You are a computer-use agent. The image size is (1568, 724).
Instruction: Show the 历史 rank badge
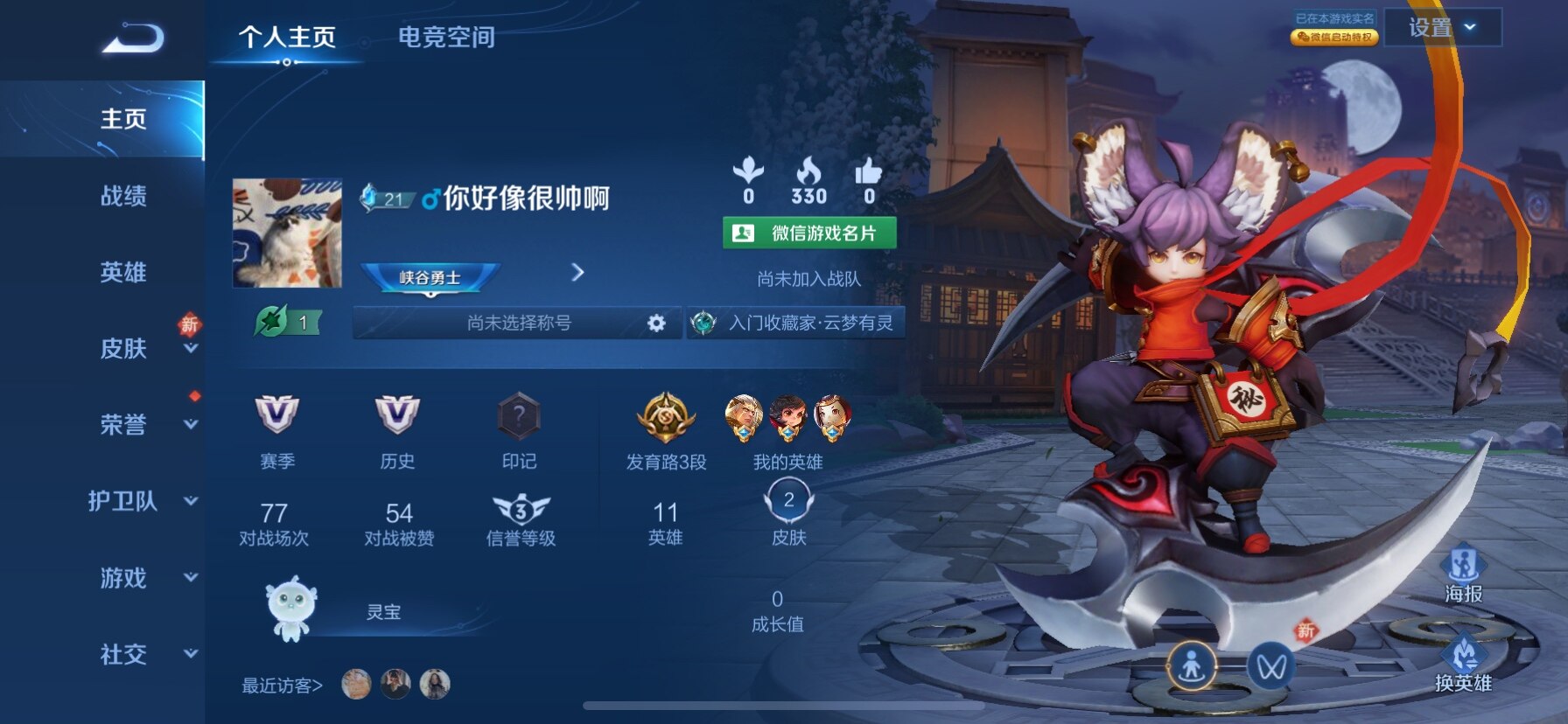point(397,416)
